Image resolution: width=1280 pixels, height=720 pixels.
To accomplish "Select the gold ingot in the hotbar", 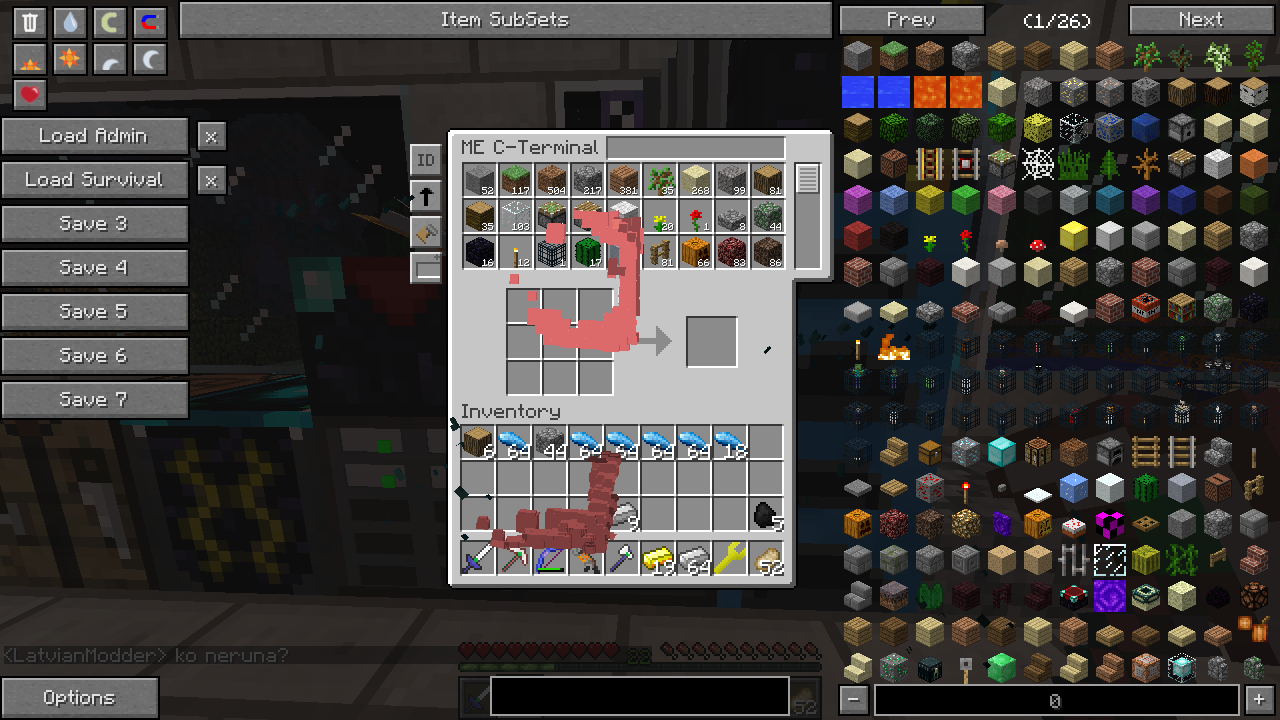I will click(x=659, y=558).
